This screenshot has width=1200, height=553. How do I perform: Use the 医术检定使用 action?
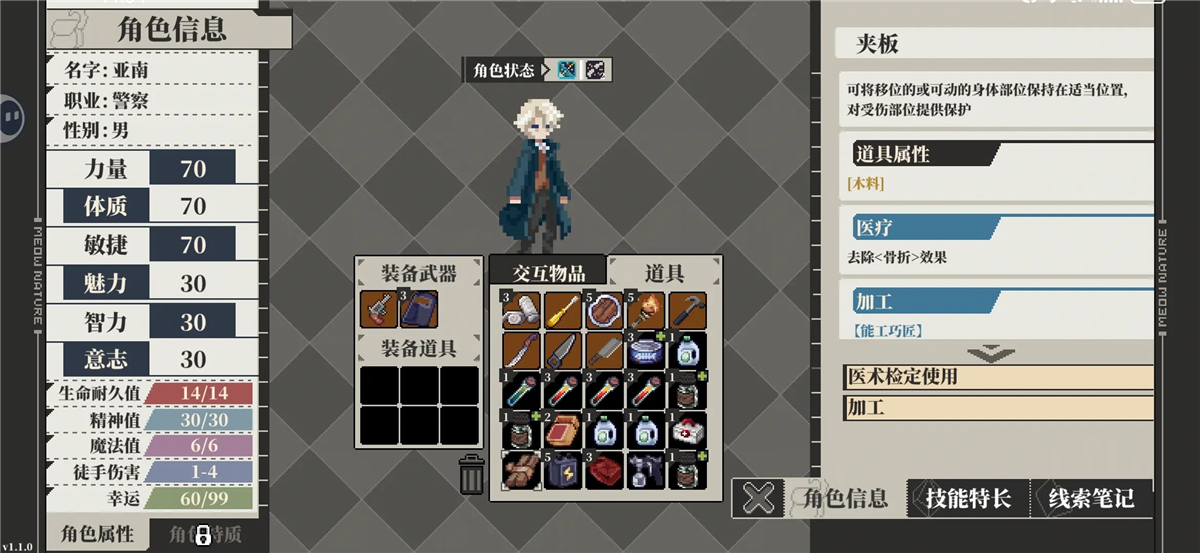tap(997, 377)
